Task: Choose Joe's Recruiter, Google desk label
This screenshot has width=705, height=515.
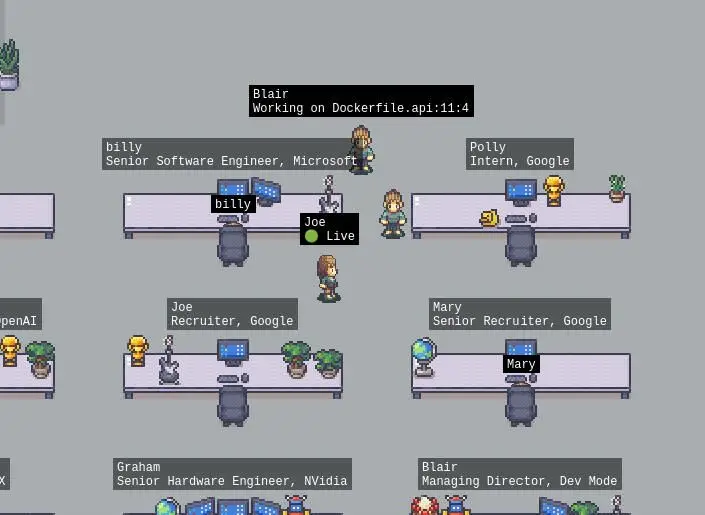Action: tap(232, 314)
